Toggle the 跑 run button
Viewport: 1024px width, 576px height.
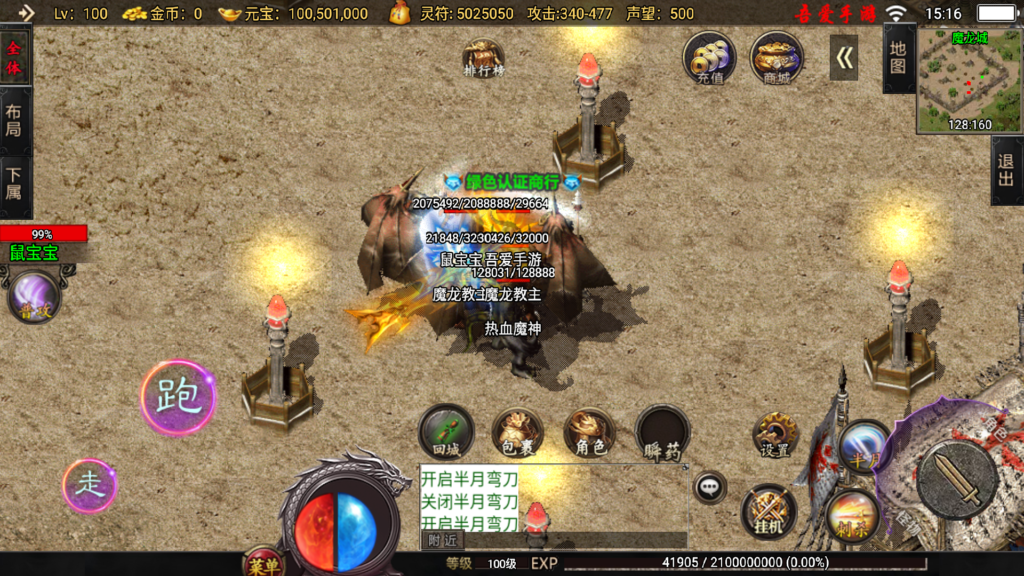coord(178,397)
